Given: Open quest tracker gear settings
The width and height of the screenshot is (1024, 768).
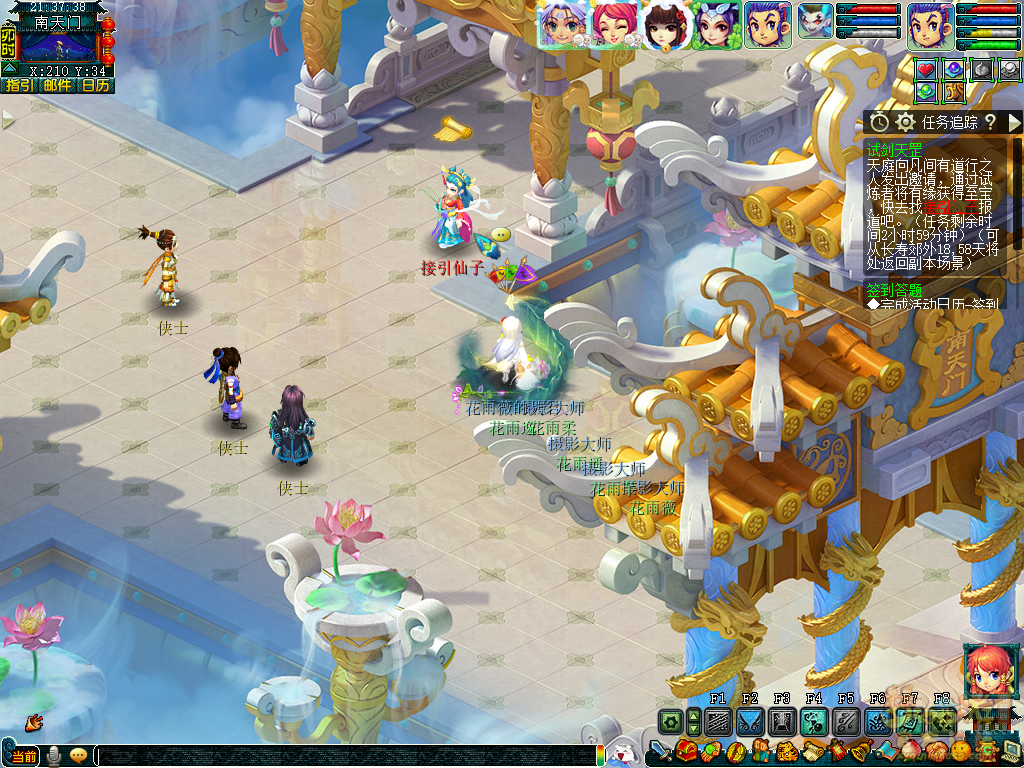Looking at the screenshot, I should click(905, 122).
